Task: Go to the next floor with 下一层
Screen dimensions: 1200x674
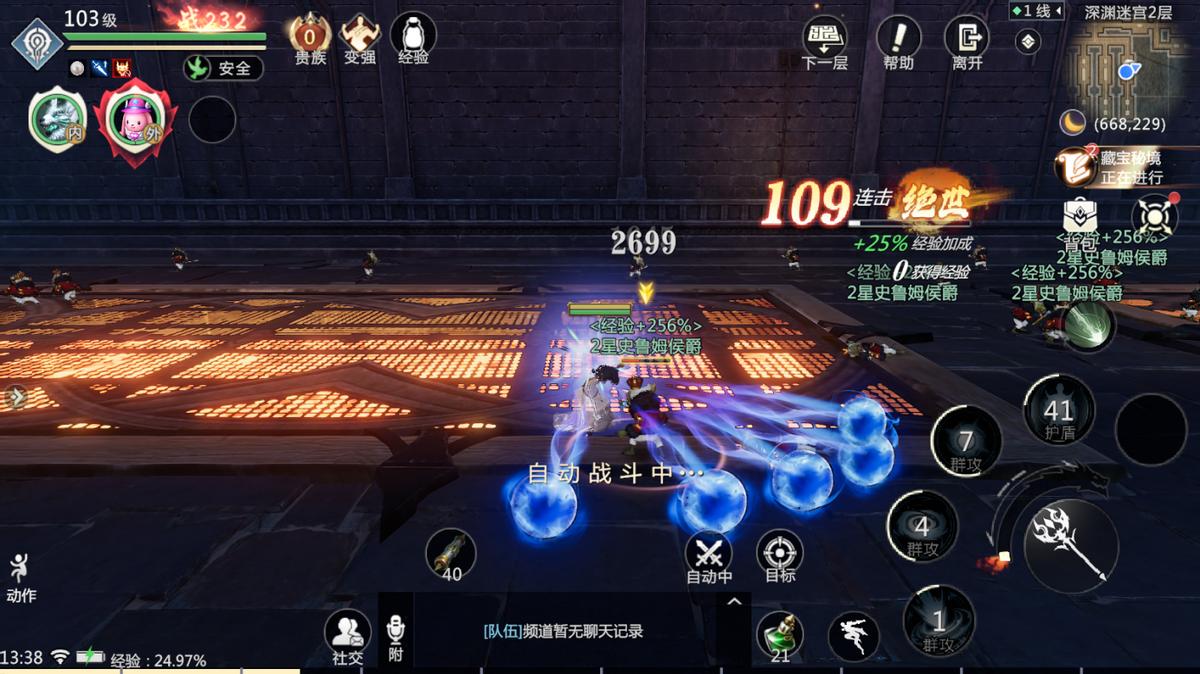Action: (825, 42)
